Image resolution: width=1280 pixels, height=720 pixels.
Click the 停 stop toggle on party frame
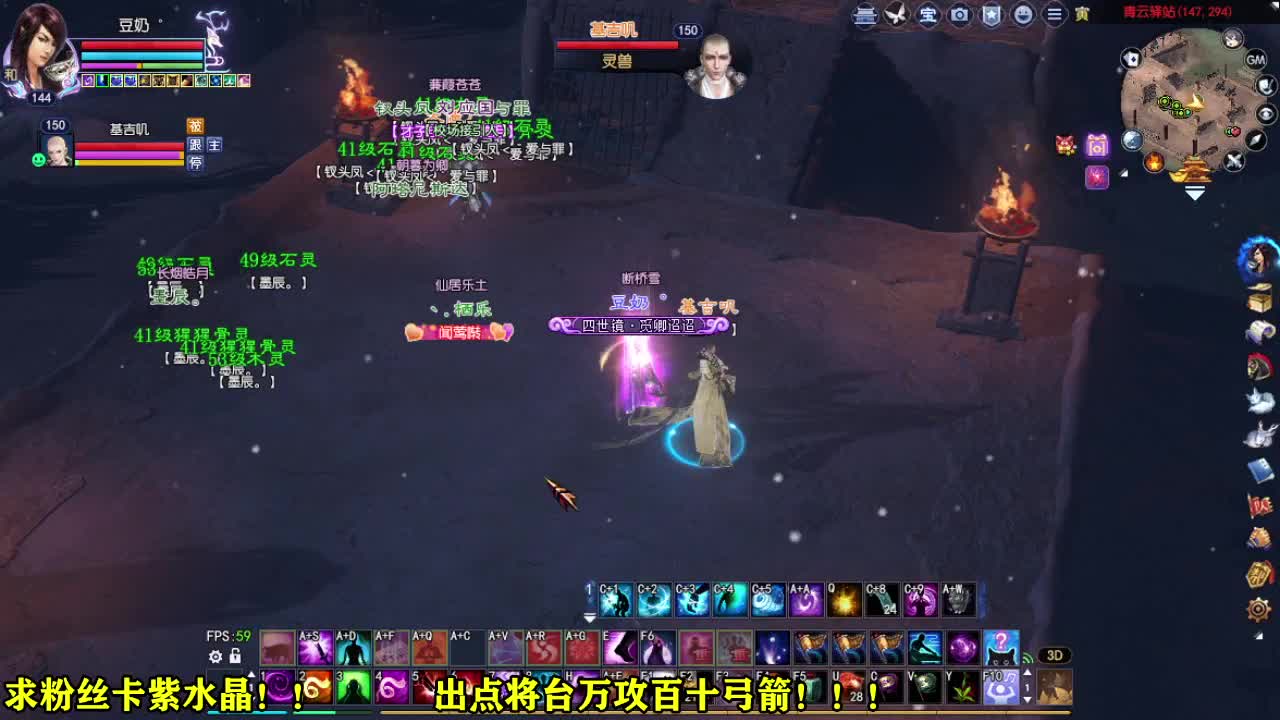[195, 161]
